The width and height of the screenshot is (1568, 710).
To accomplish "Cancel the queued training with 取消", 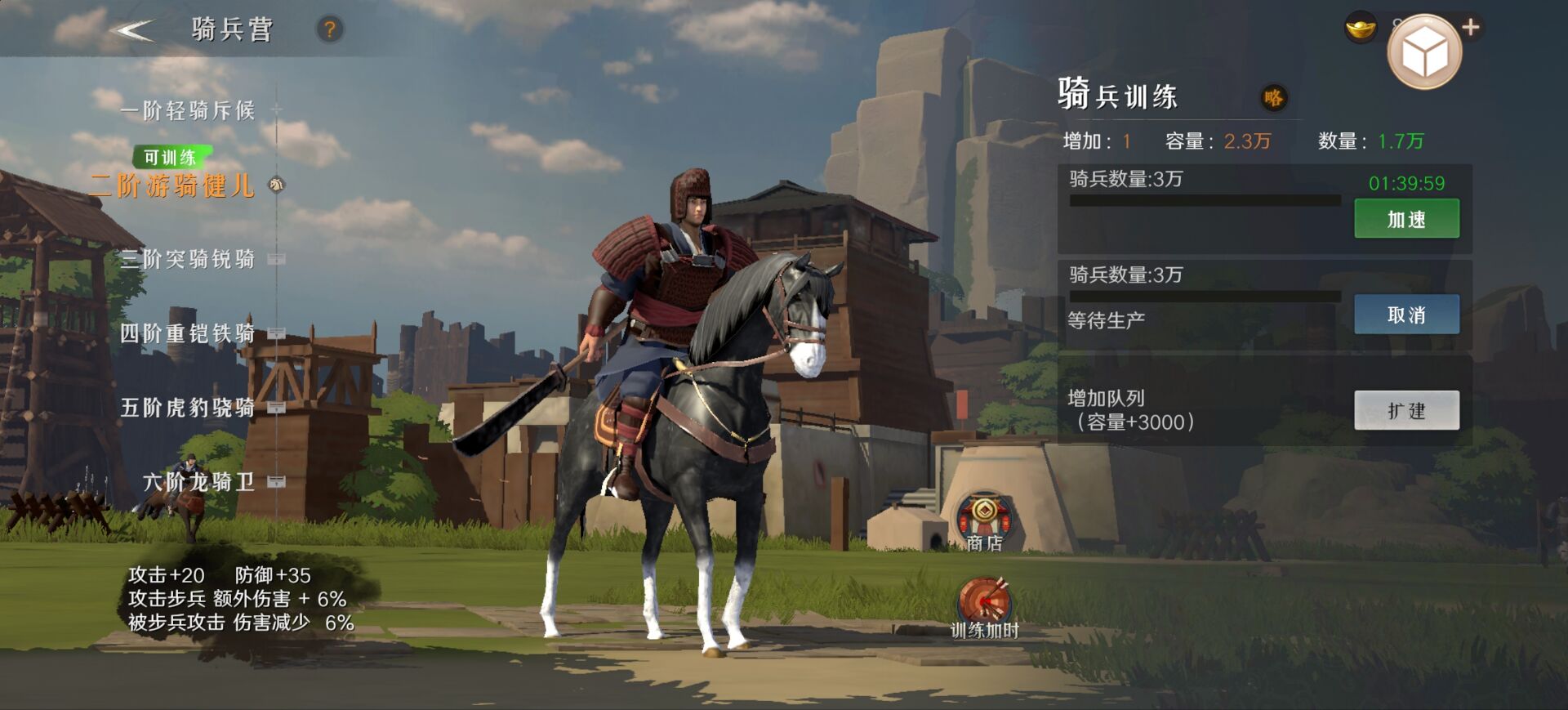I will pyautogui.click(x=1406, y=315).
